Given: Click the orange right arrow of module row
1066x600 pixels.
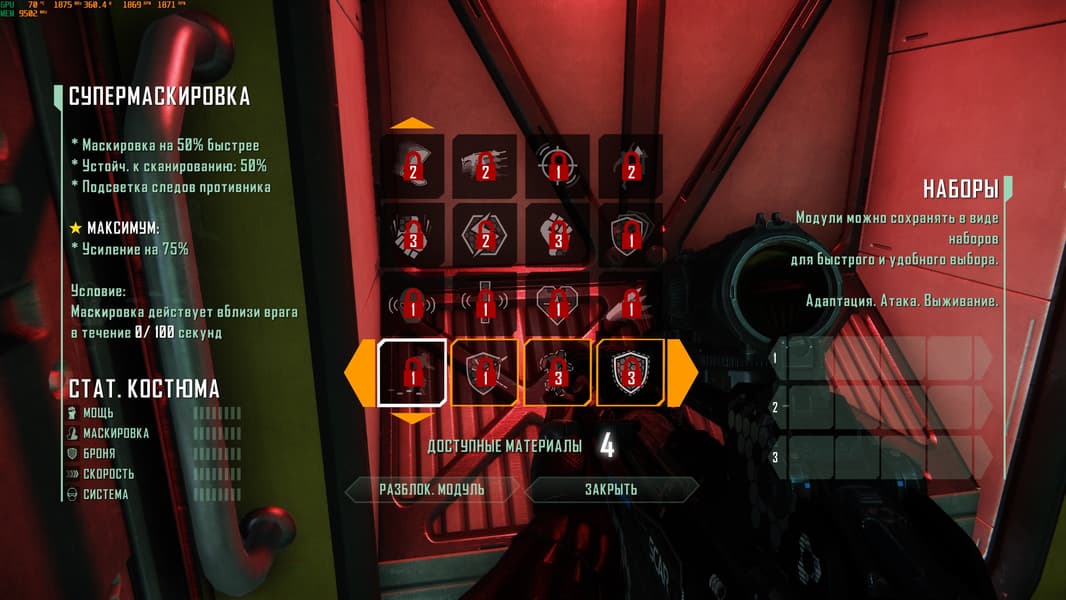Looking at the screenshot, I should [x=682, y=373].
